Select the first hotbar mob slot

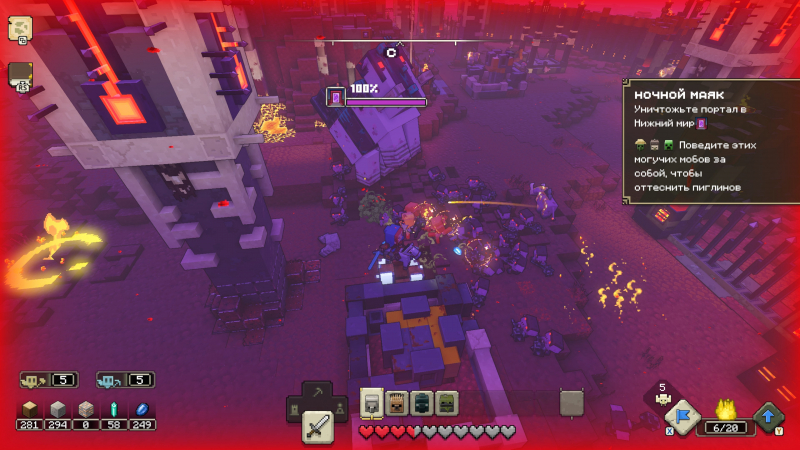tap(371, 402)
